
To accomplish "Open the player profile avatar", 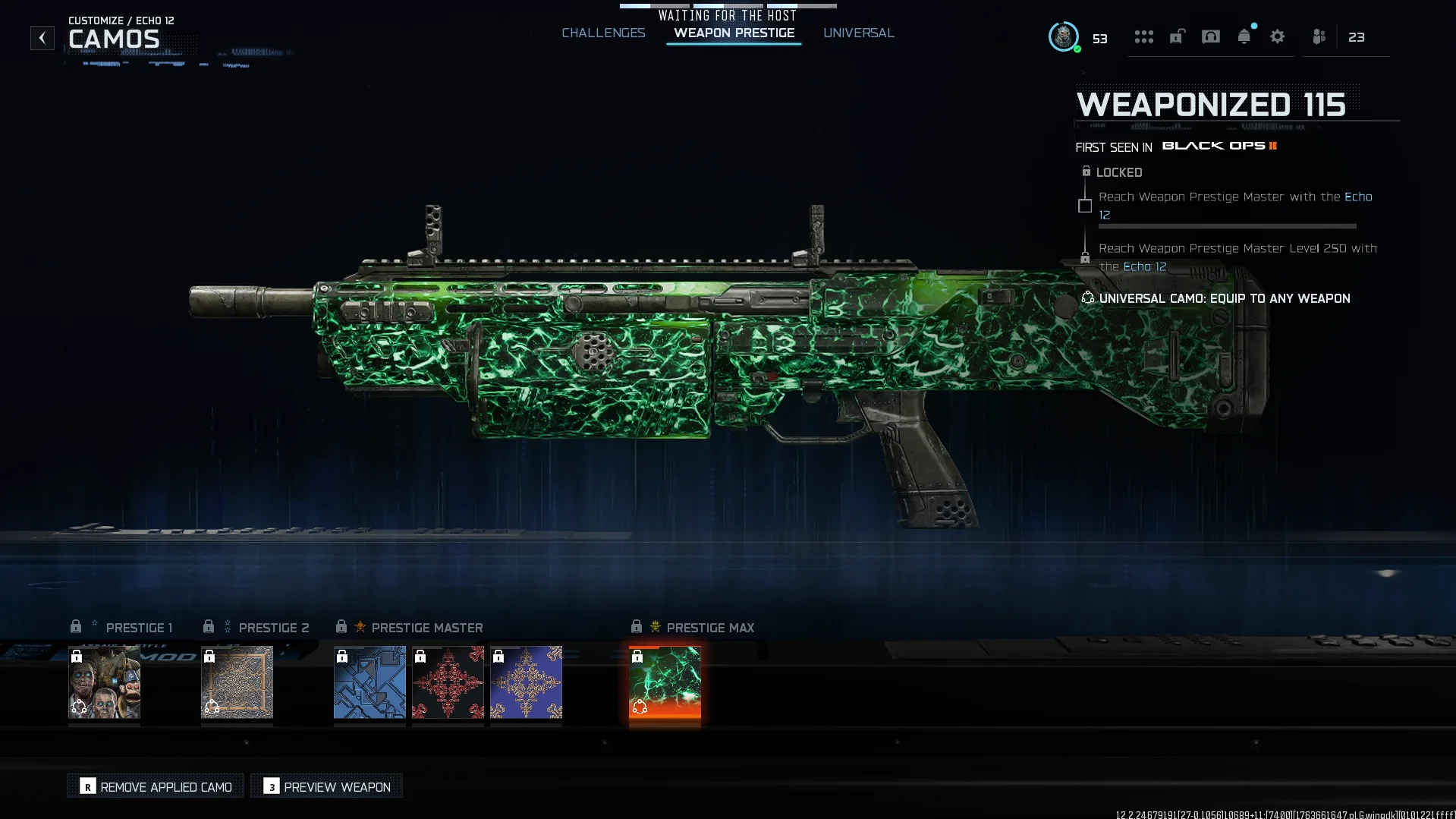I will pos(1063,36).
